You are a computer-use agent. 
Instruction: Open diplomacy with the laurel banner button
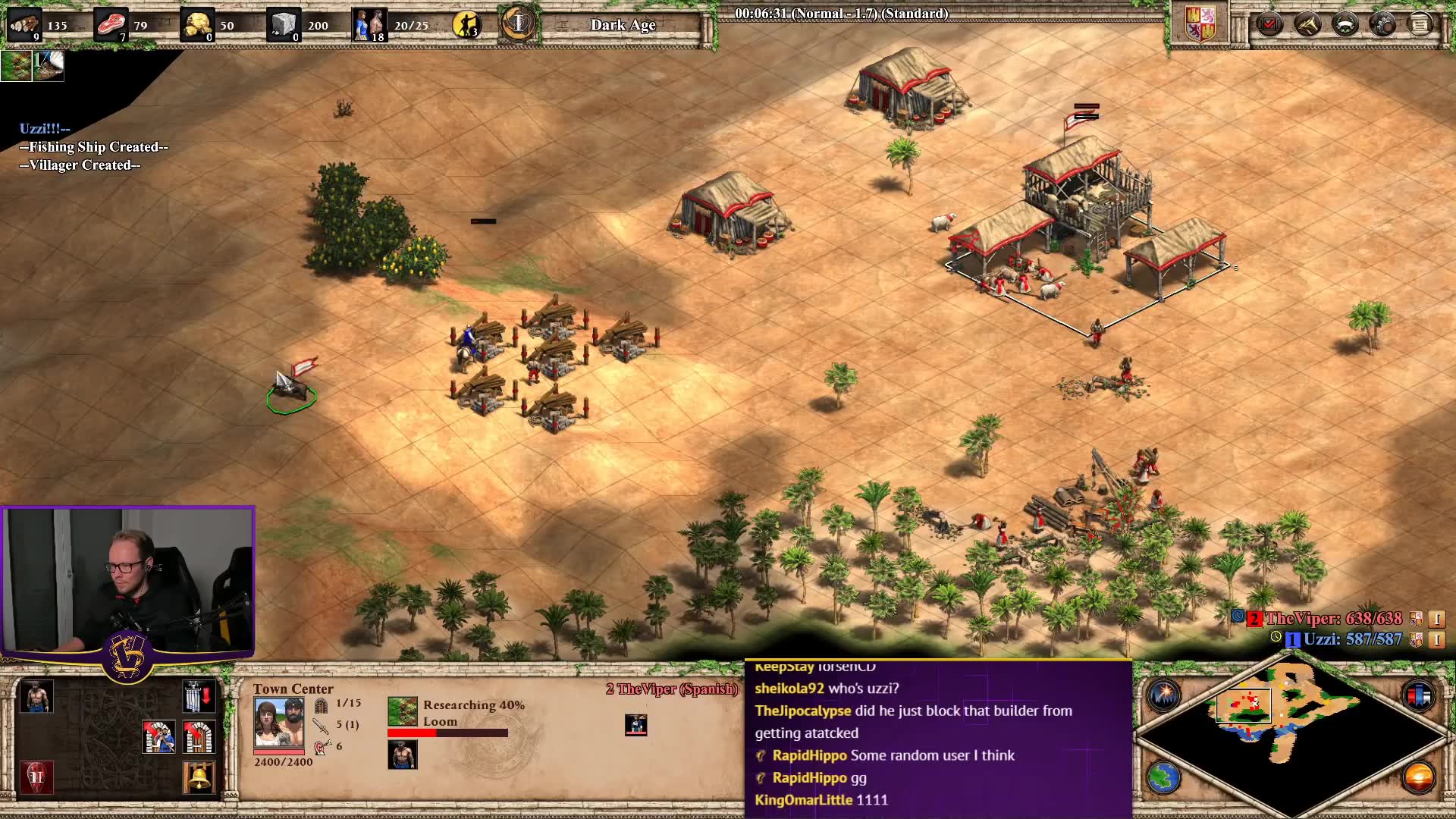1345,25
